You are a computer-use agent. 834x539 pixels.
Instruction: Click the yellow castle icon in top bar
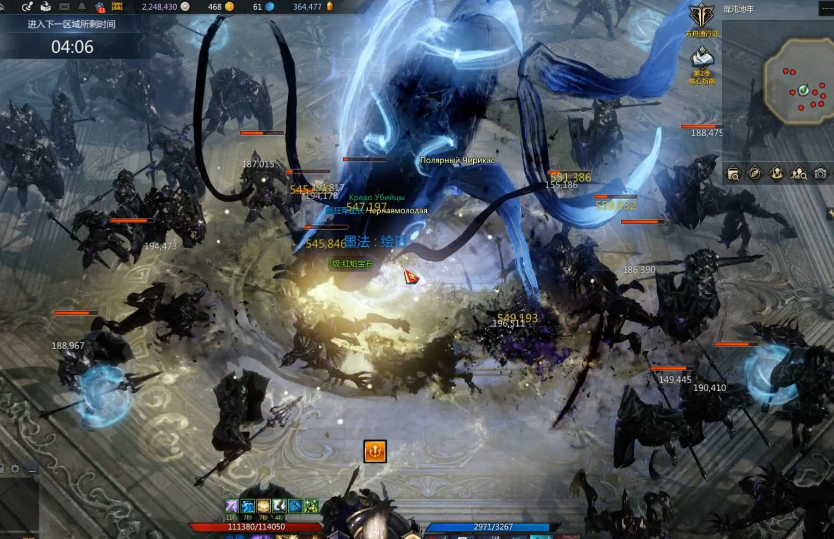tap(116, 7)
